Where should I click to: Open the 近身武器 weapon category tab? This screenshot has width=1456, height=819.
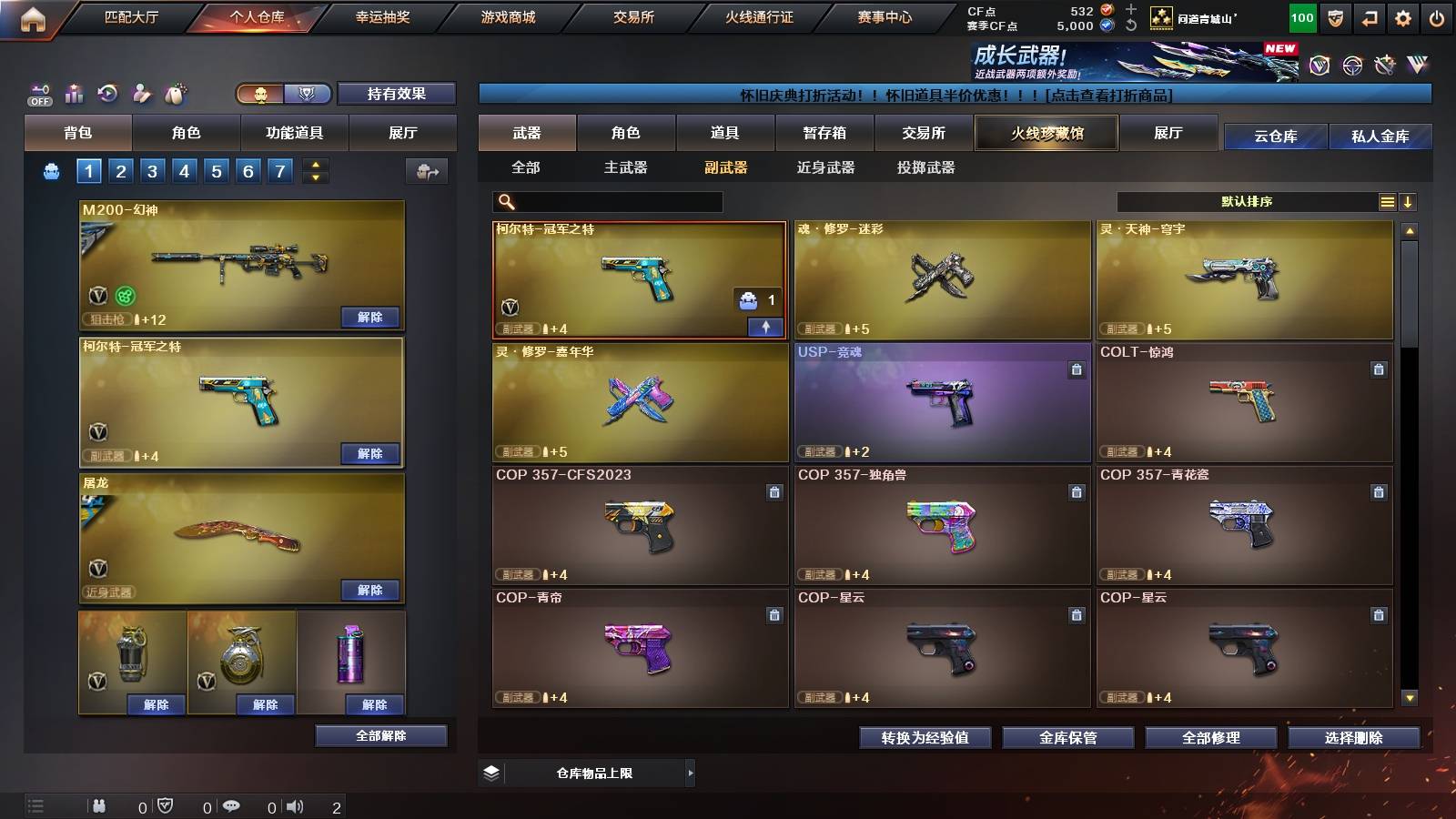coord(826,168)
